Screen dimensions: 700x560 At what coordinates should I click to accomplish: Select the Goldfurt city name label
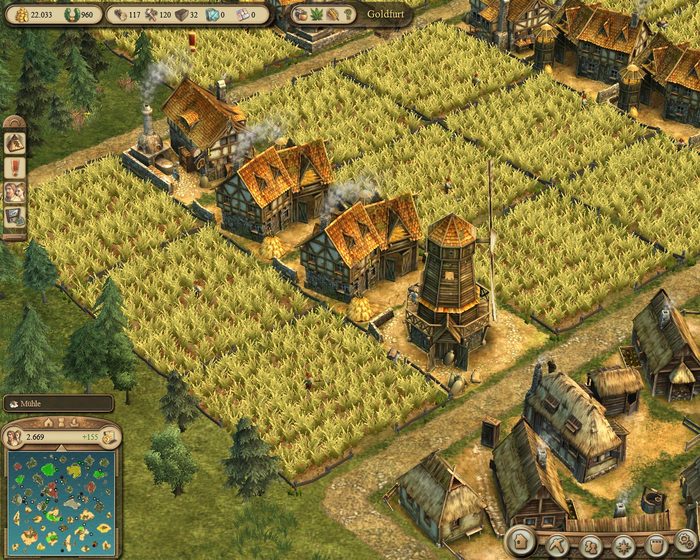point(388,16)
